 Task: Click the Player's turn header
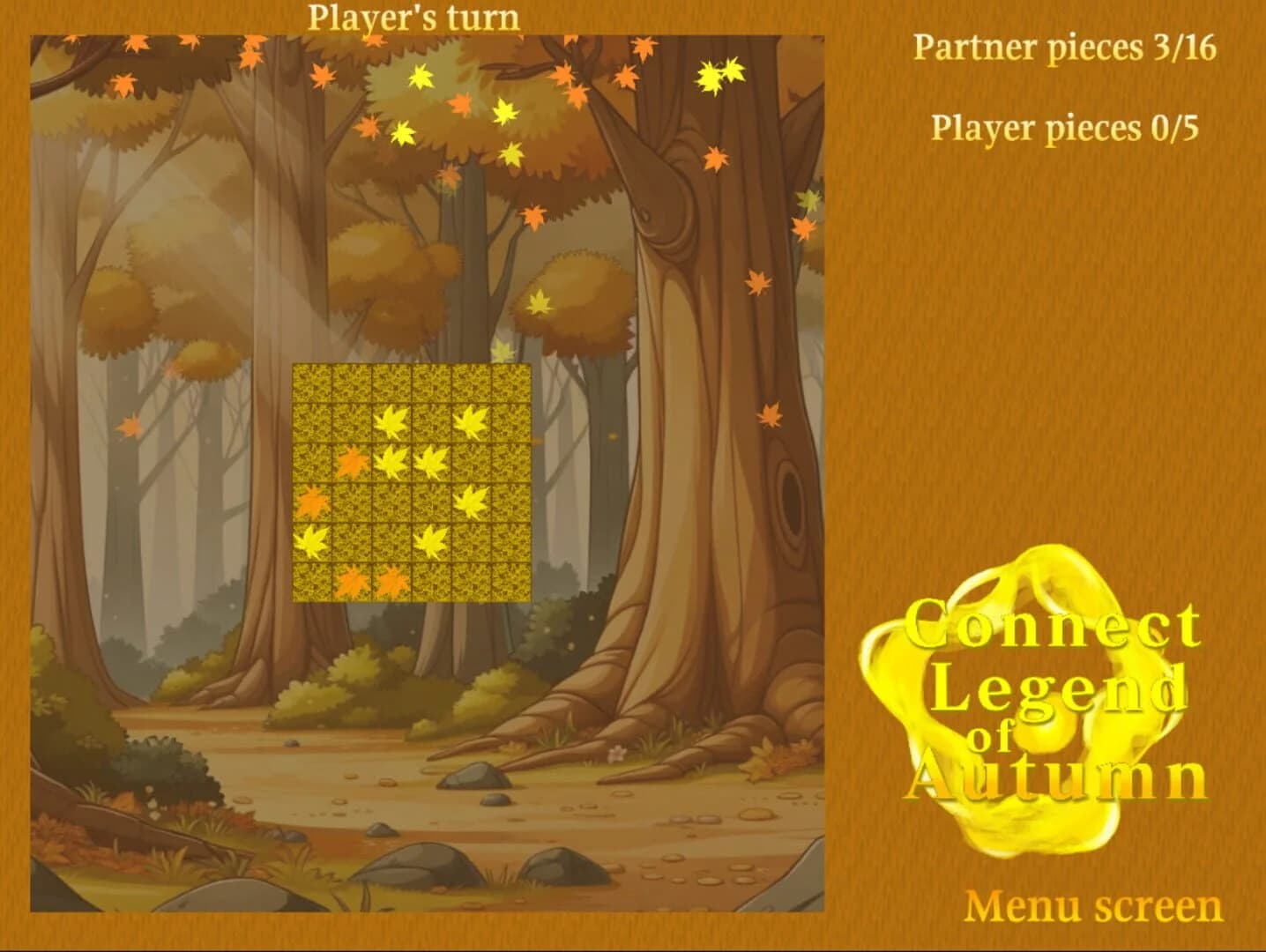tap(413, 18)
